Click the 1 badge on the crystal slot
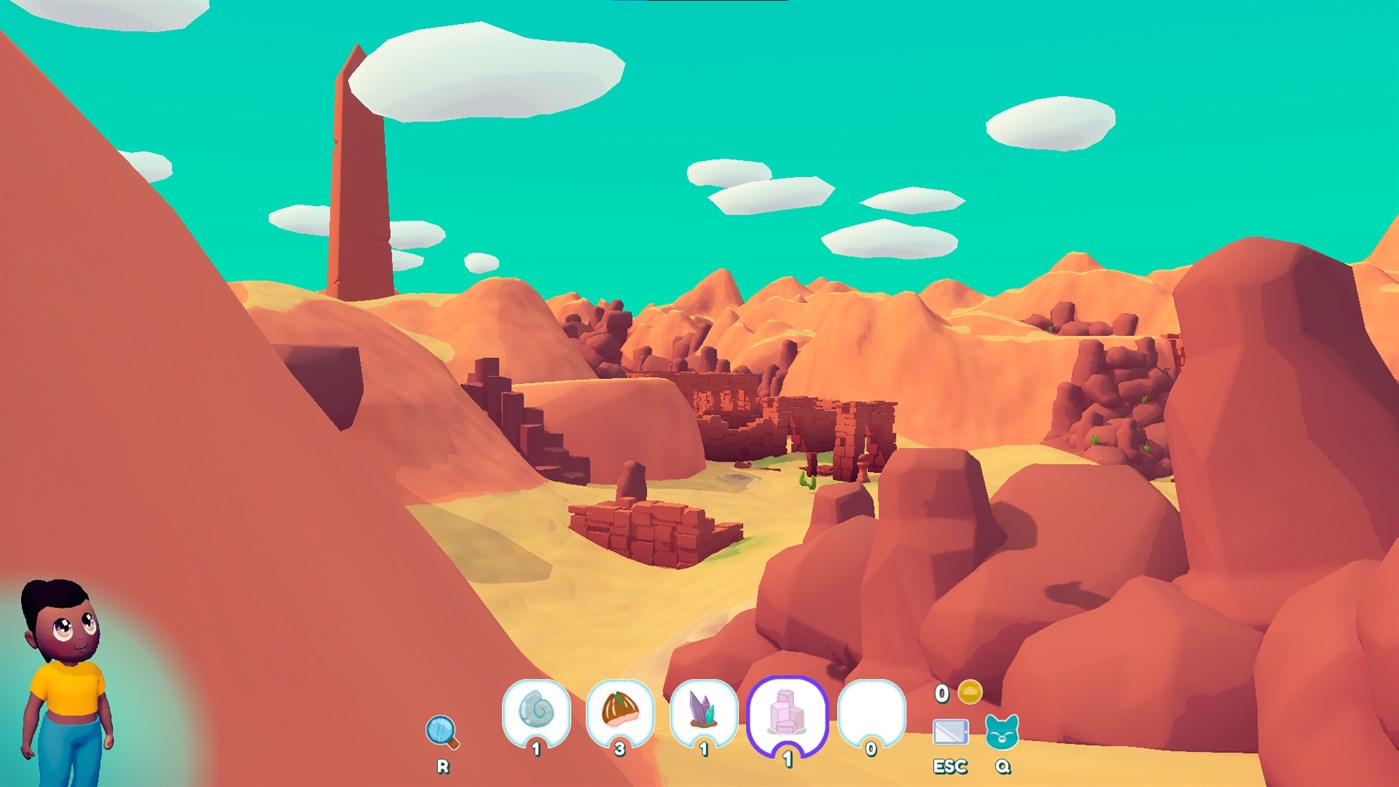1399x787 pixels. 705,746
